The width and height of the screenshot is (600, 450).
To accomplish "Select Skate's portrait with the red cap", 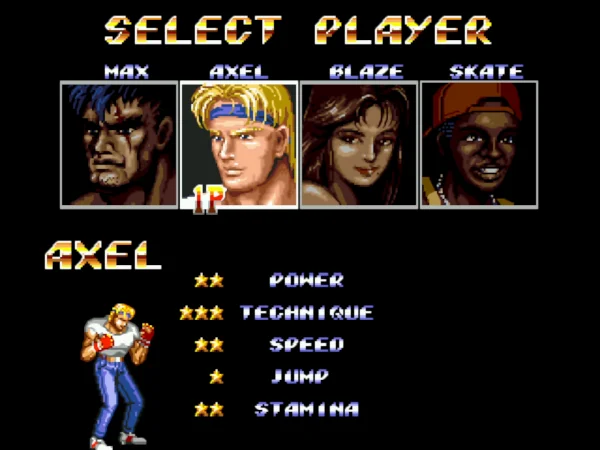I will 479,144.
